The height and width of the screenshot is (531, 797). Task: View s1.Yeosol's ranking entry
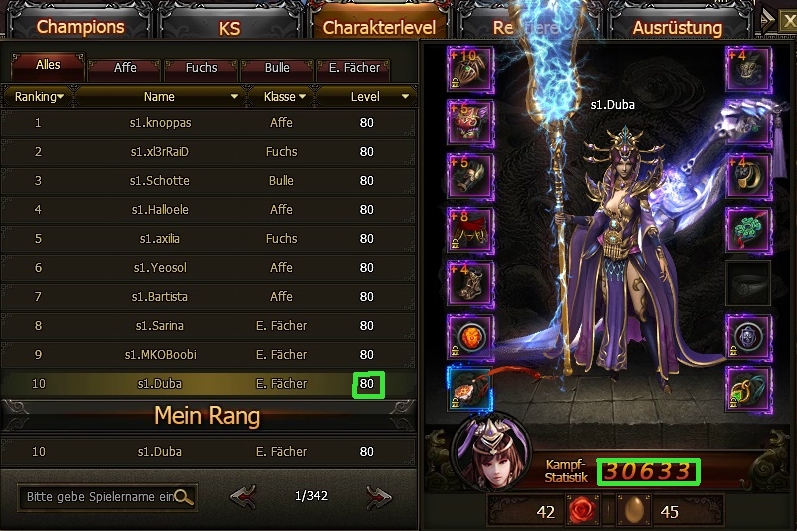160,268
